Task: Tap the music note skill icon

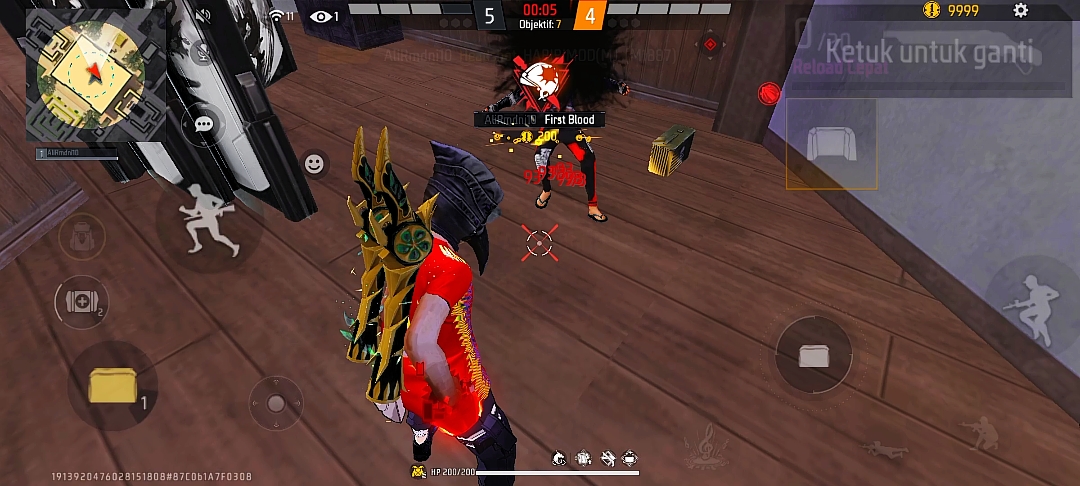Action: point(704,445)
